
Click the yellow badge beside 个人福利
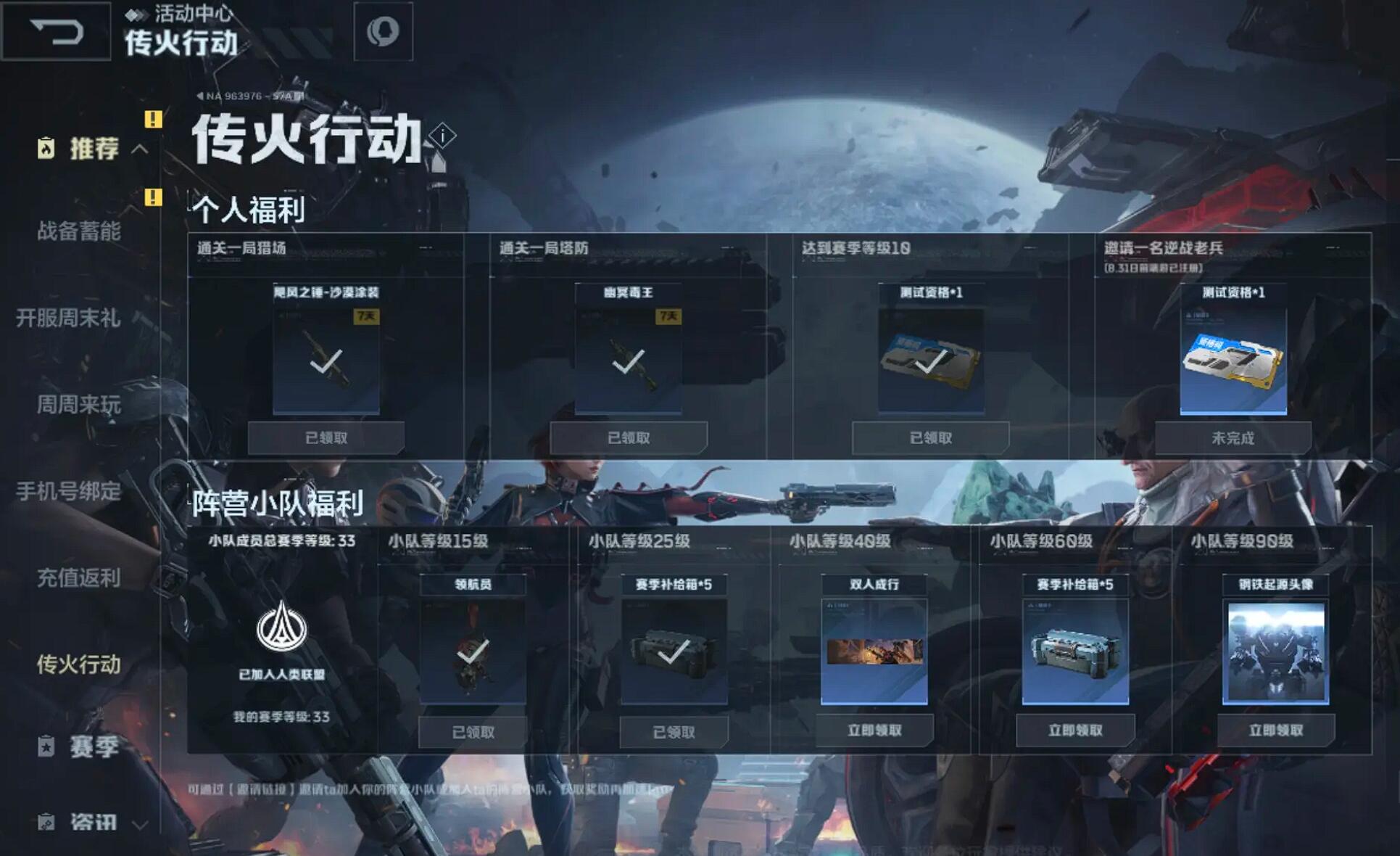(153, 197)
